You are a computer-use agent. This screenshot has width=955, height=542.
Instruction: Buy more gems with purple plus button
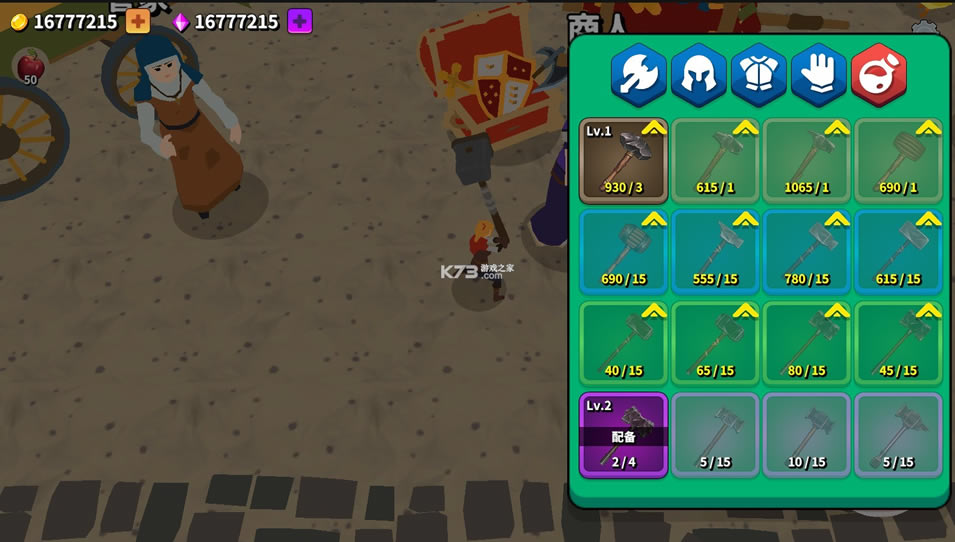coord(299,21)
